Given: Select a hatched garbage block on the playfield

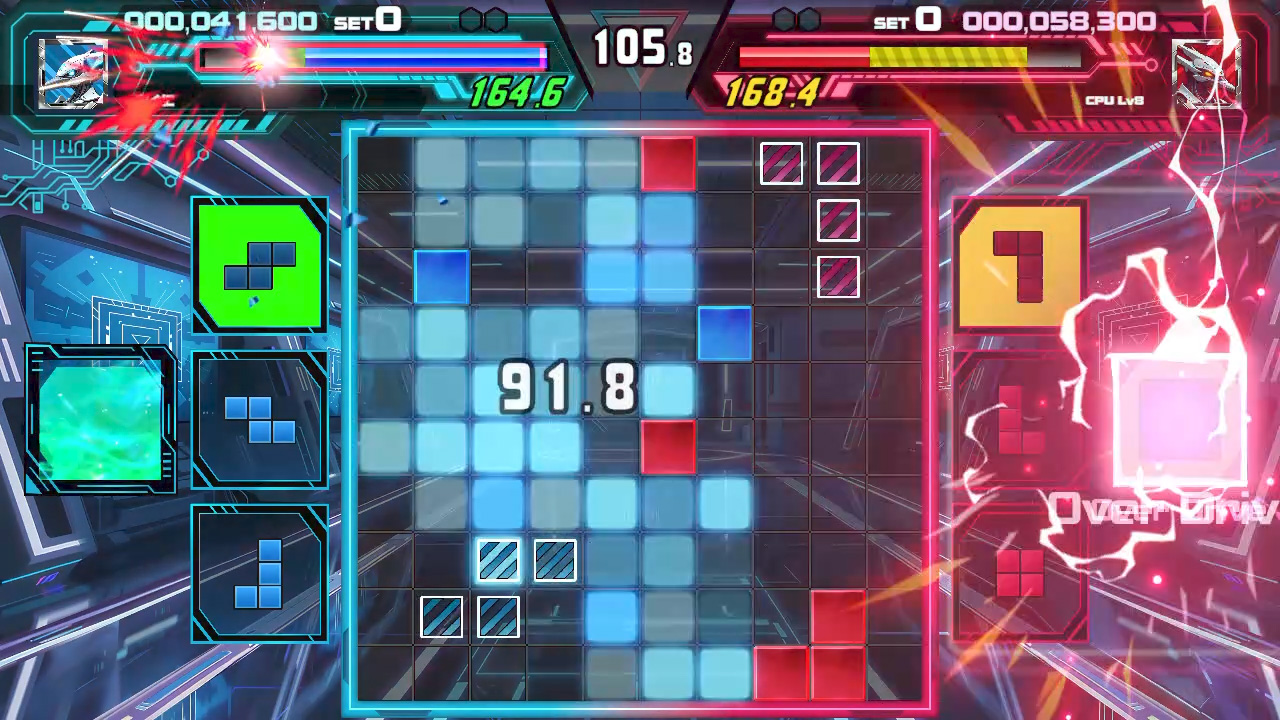Looking at the screenshot, I should [x=500, y=560].
